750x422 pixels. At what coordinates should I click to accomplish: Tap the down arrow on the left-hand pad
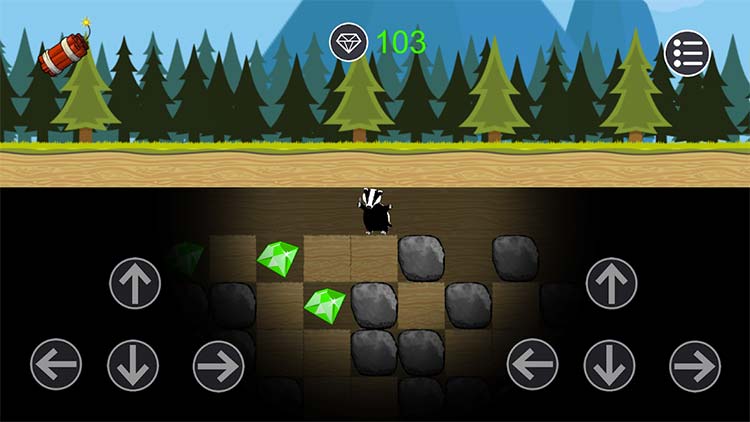pyautogui.click(x=133, y=365)
